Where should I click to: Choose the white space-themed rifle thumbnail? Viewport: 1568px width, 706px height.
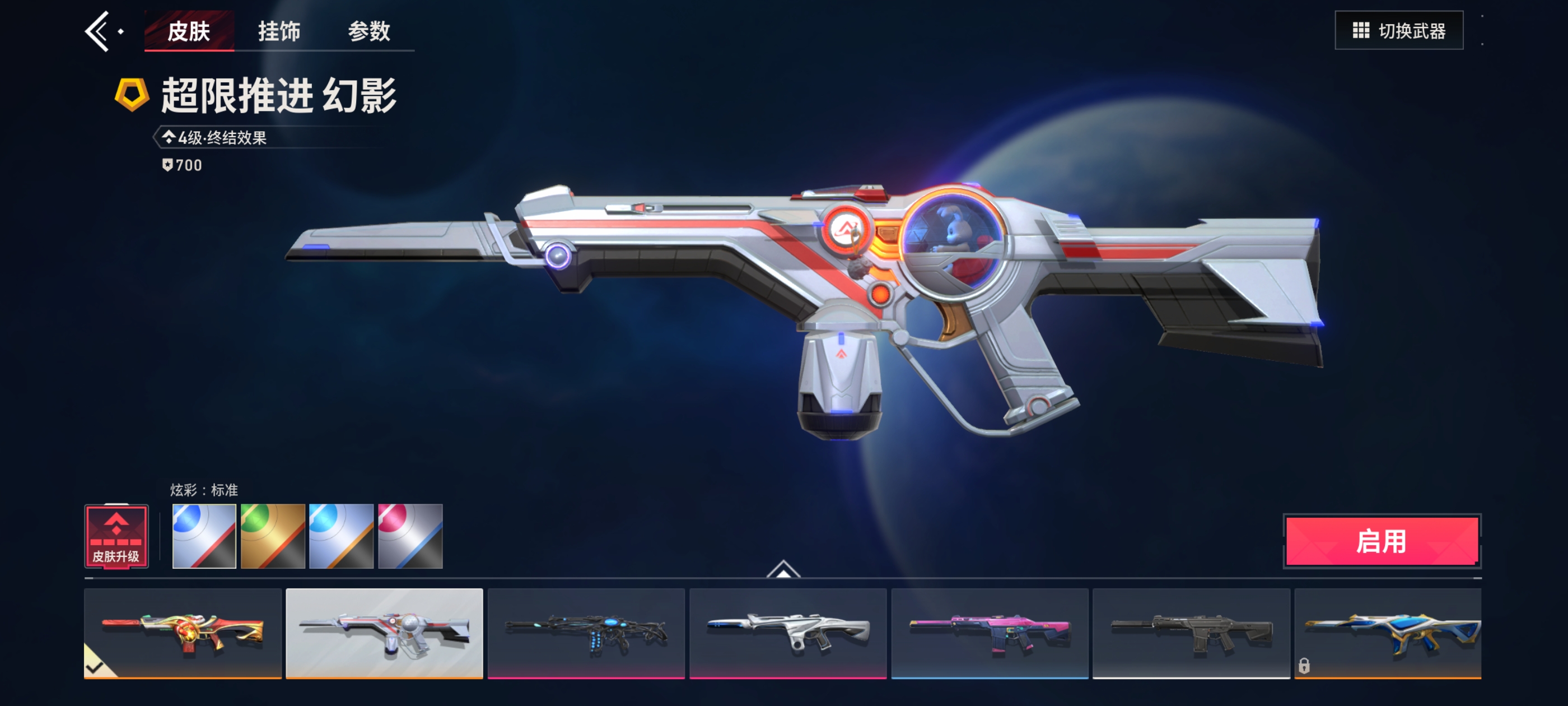[x=384, y=633]
